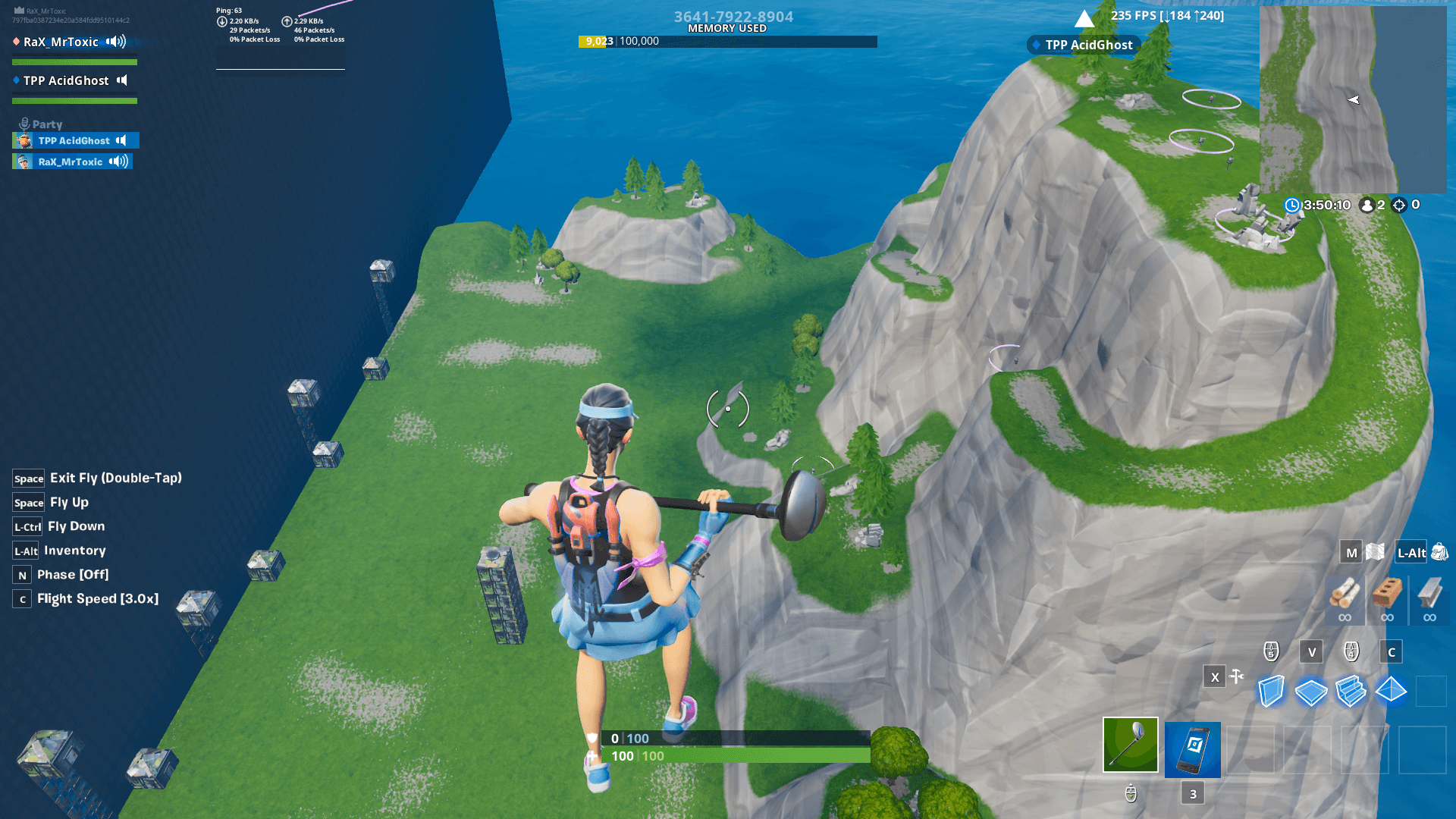Click the edit crosshair tool icon
This screenshot has height=819, width=1456.
pyautogui.click(x=1236, y=676)
